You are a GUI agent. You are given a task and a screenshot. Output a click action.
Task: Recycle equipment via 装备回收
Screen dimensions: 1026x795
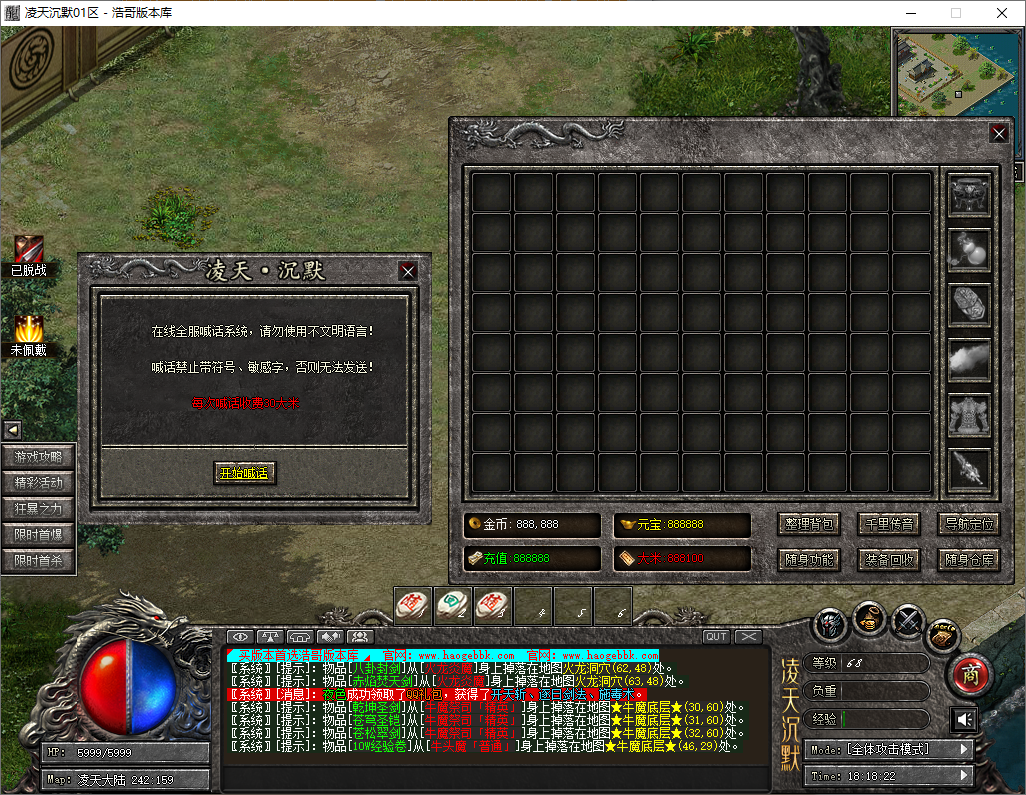pos(889,559)
